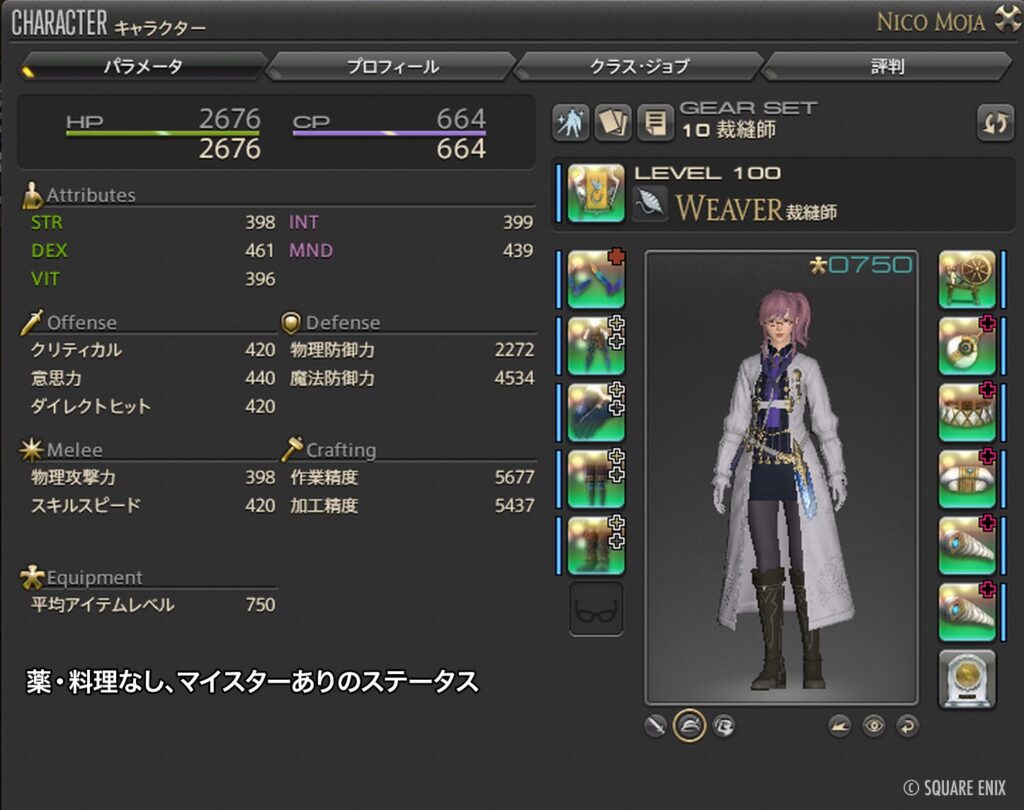Switch to the プロフィール tab

point(392,67)
